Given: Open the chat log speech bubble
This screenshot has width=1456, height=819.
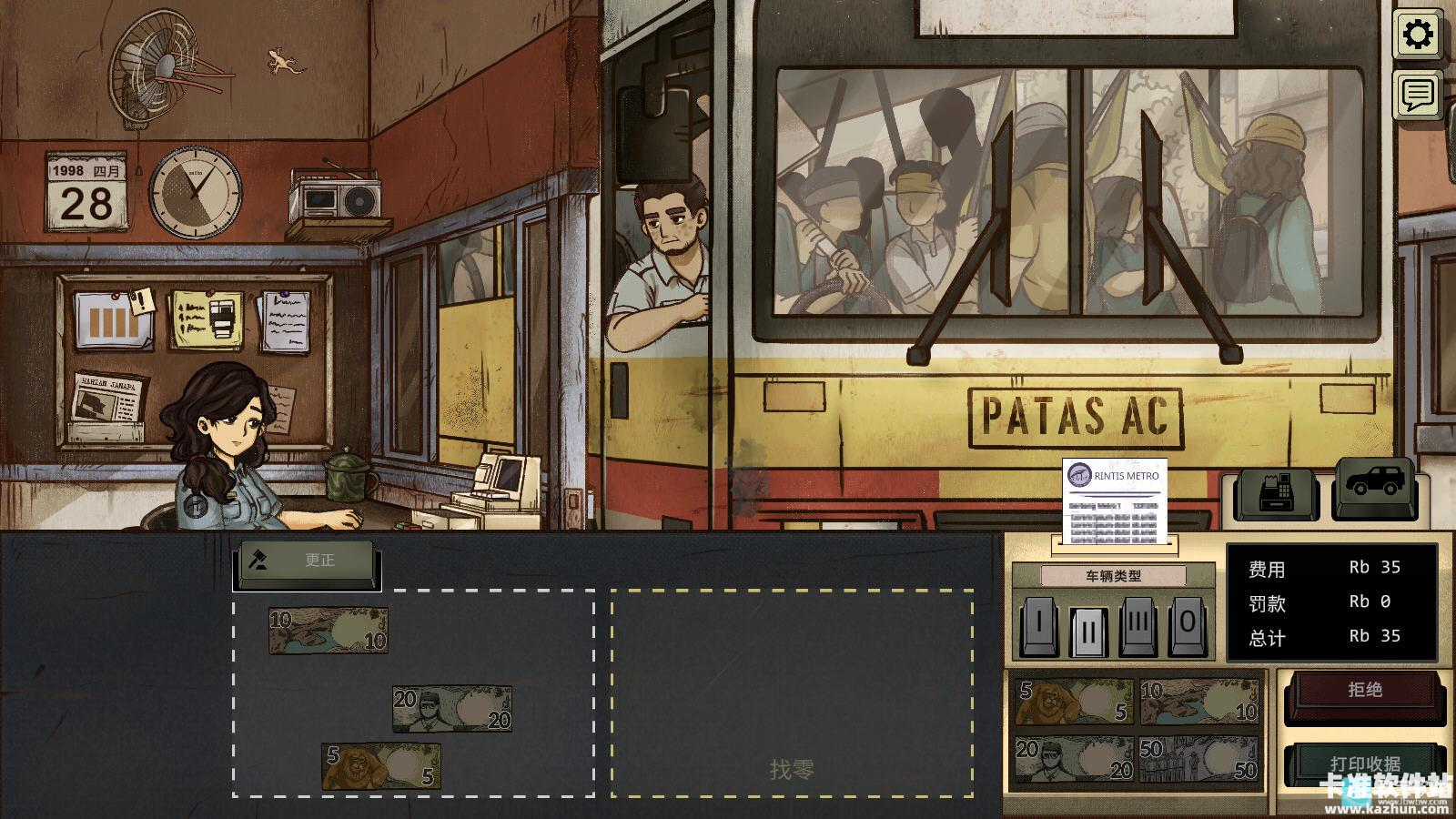Looking at the screenshot, I should (1417, 95).
